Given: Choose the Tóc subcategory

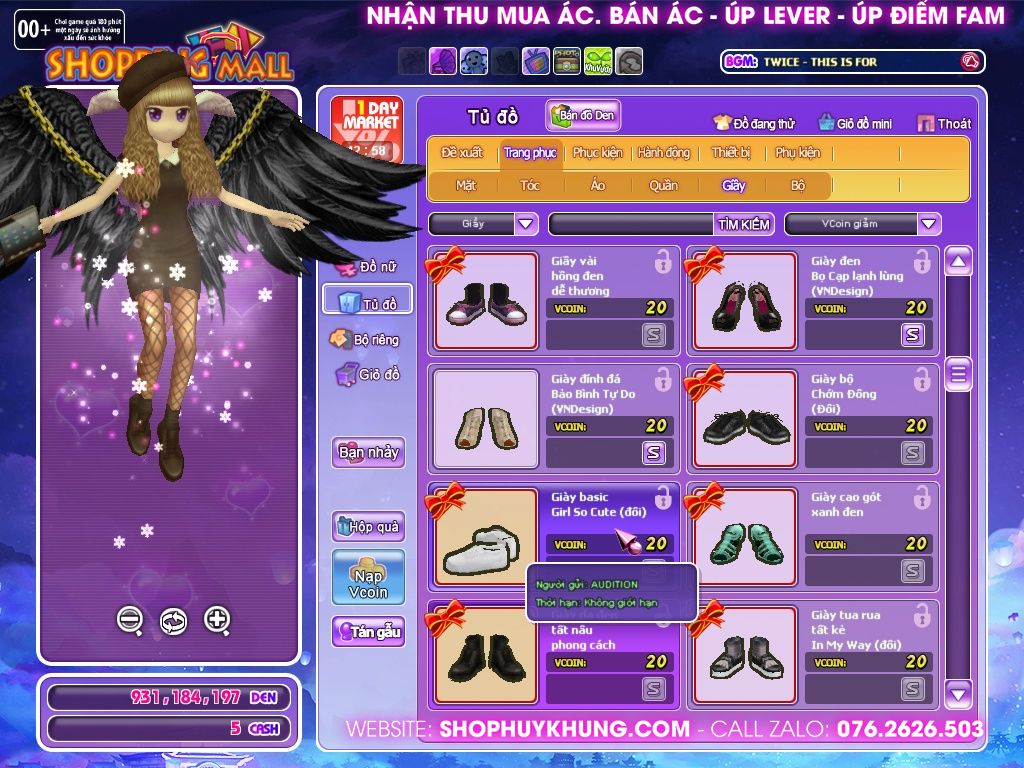Looking at the screenshot, I should point(530,185).
